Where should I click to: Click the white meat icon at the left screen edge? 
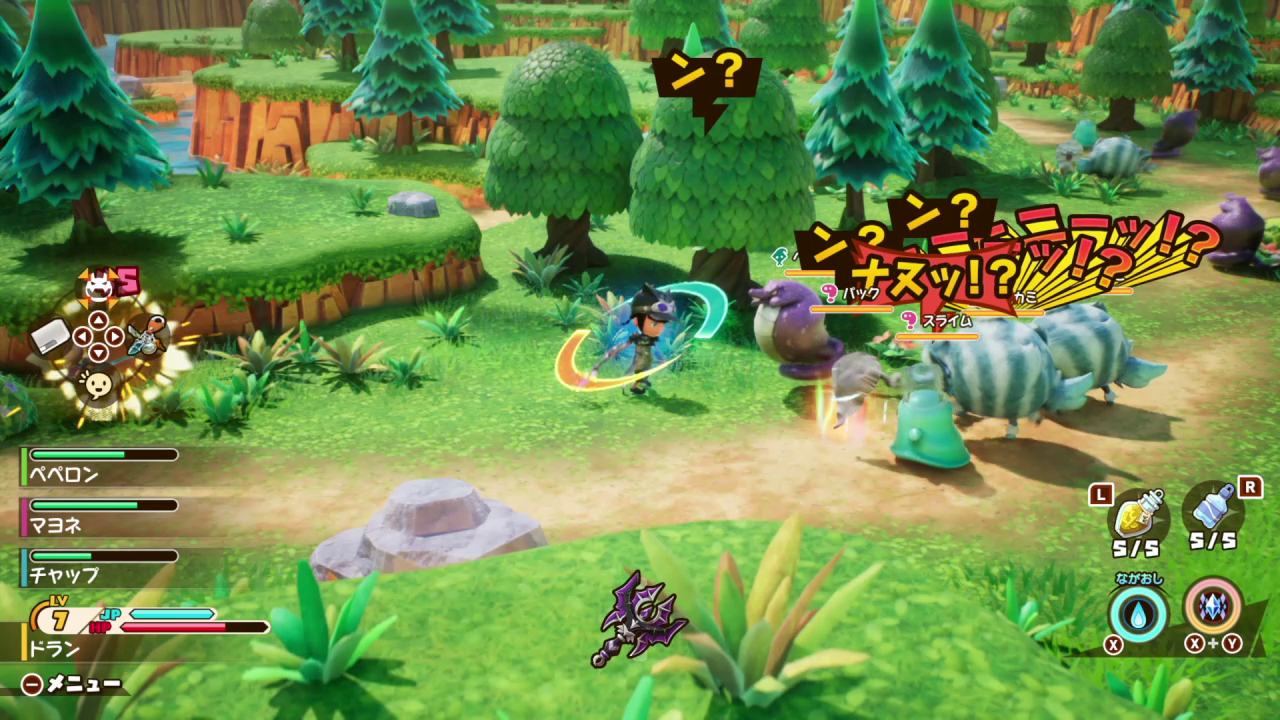pos(50,337)
